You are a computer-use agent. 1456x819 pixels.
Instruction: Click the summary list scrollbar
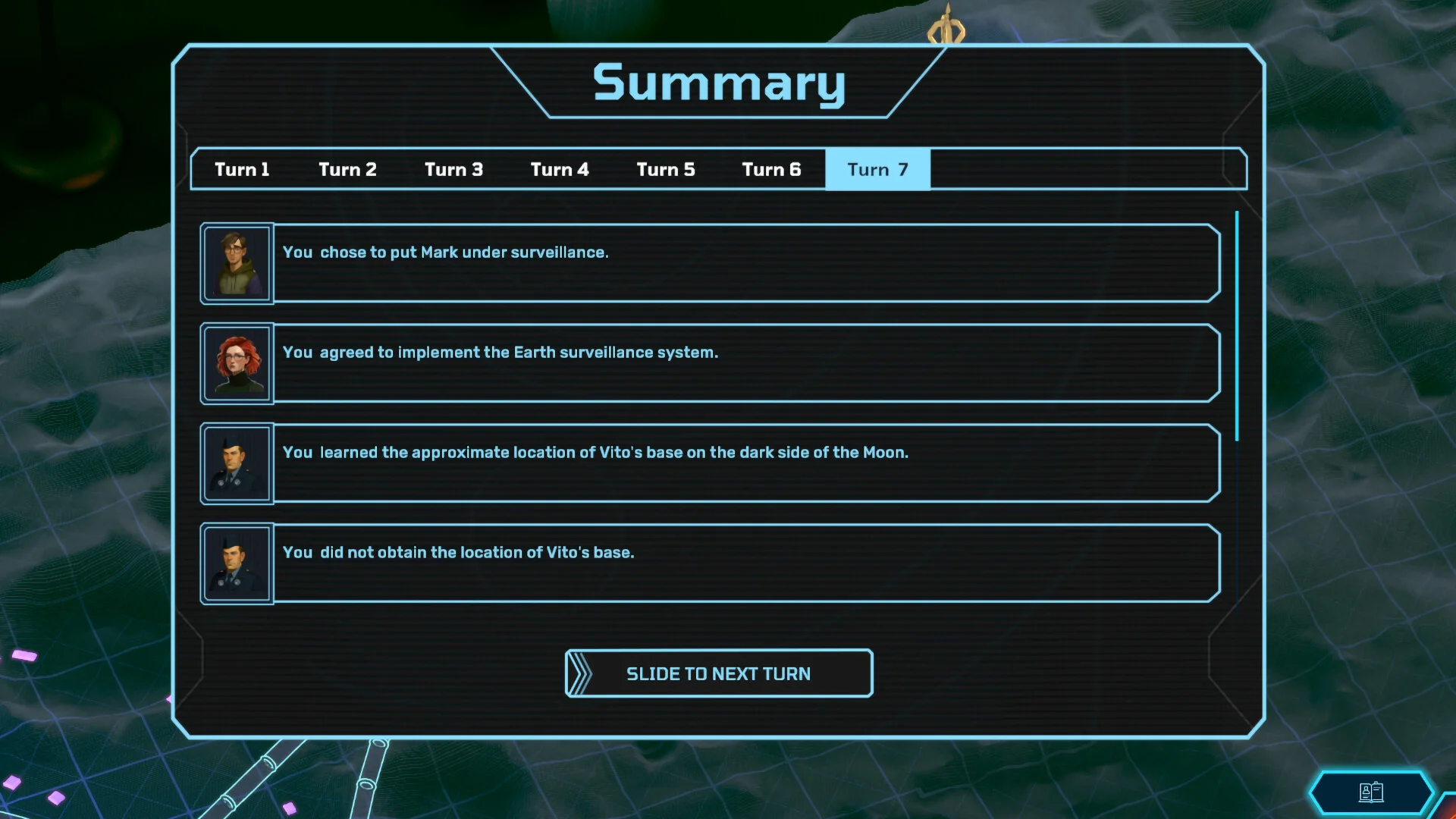(1237, 326)
